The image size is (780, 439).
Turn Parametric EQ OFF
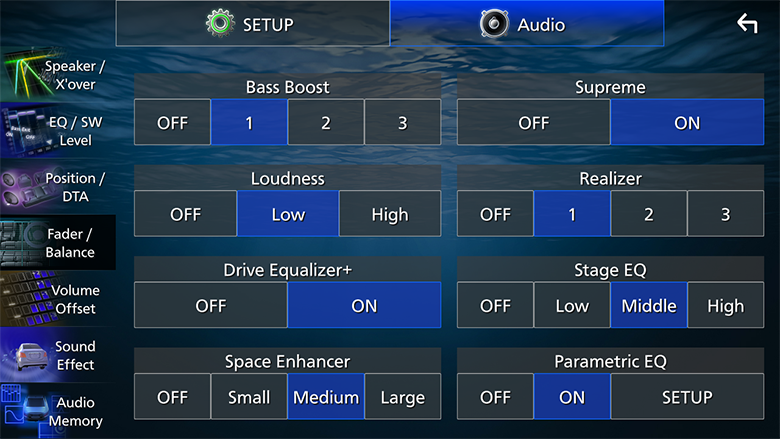495,397
